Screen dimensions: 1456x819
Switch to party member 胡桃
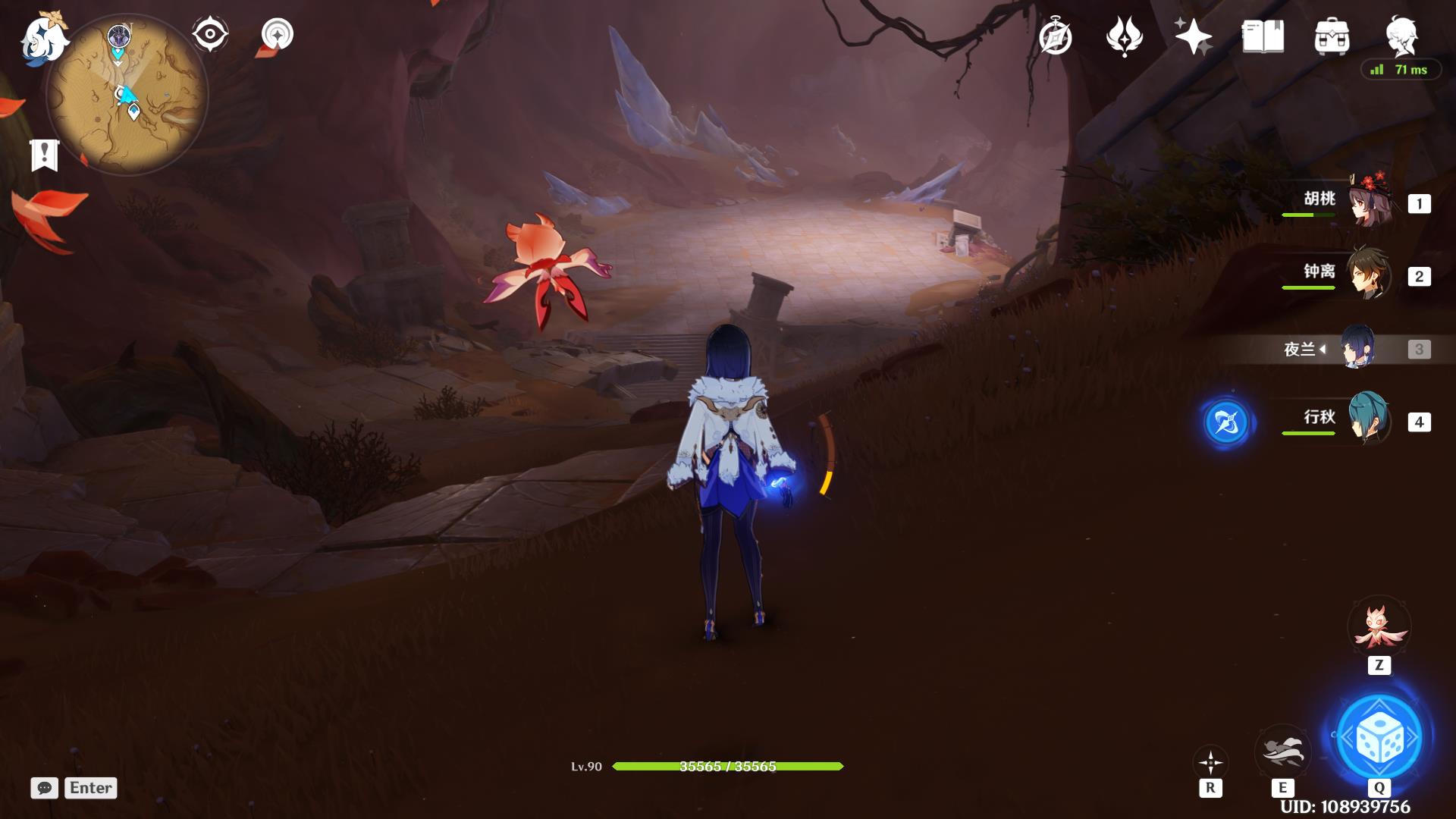pos(1370,201)
